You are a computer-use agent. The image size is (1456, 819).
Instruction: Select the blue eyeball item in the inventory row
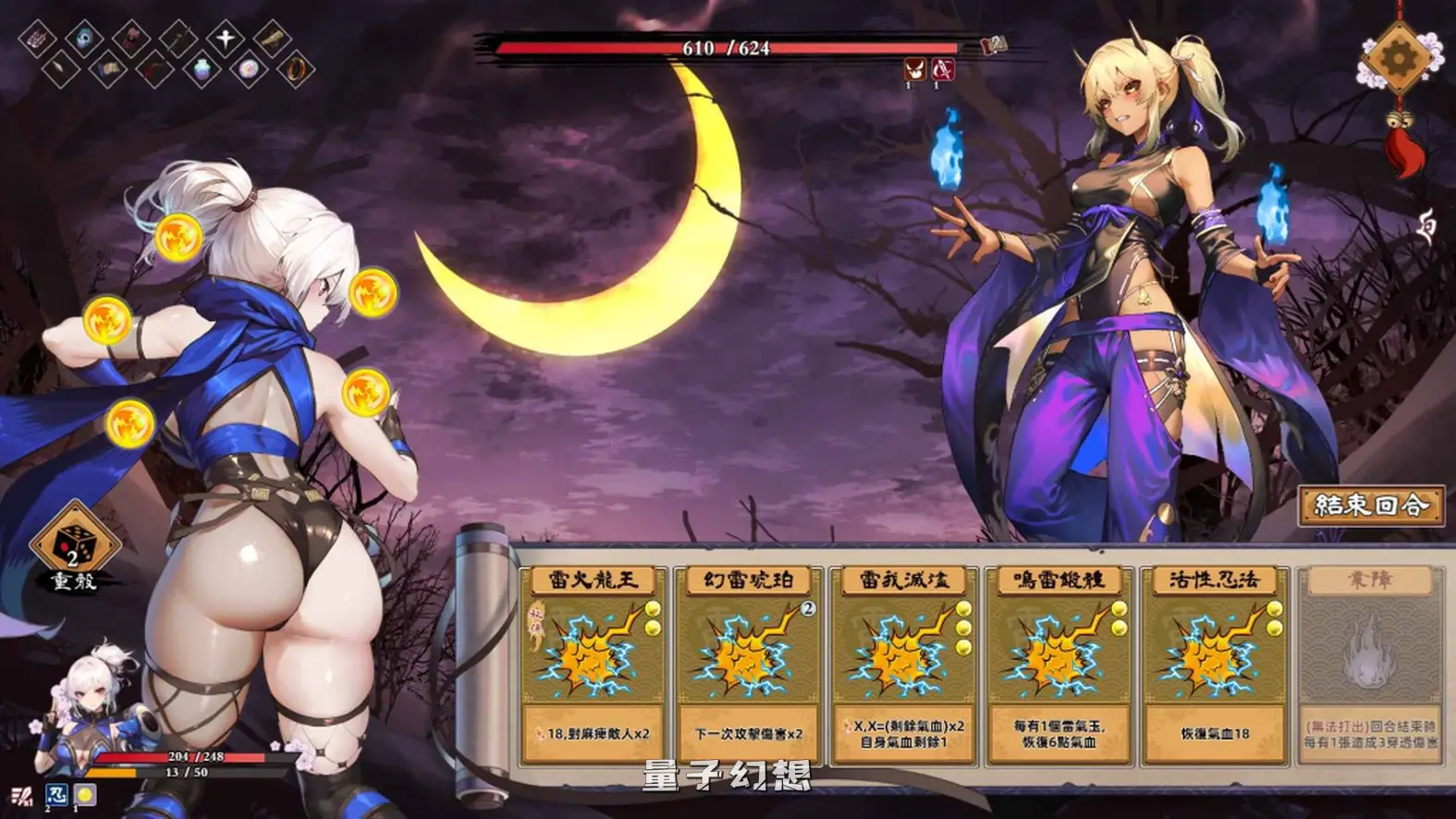pos(82,38)
